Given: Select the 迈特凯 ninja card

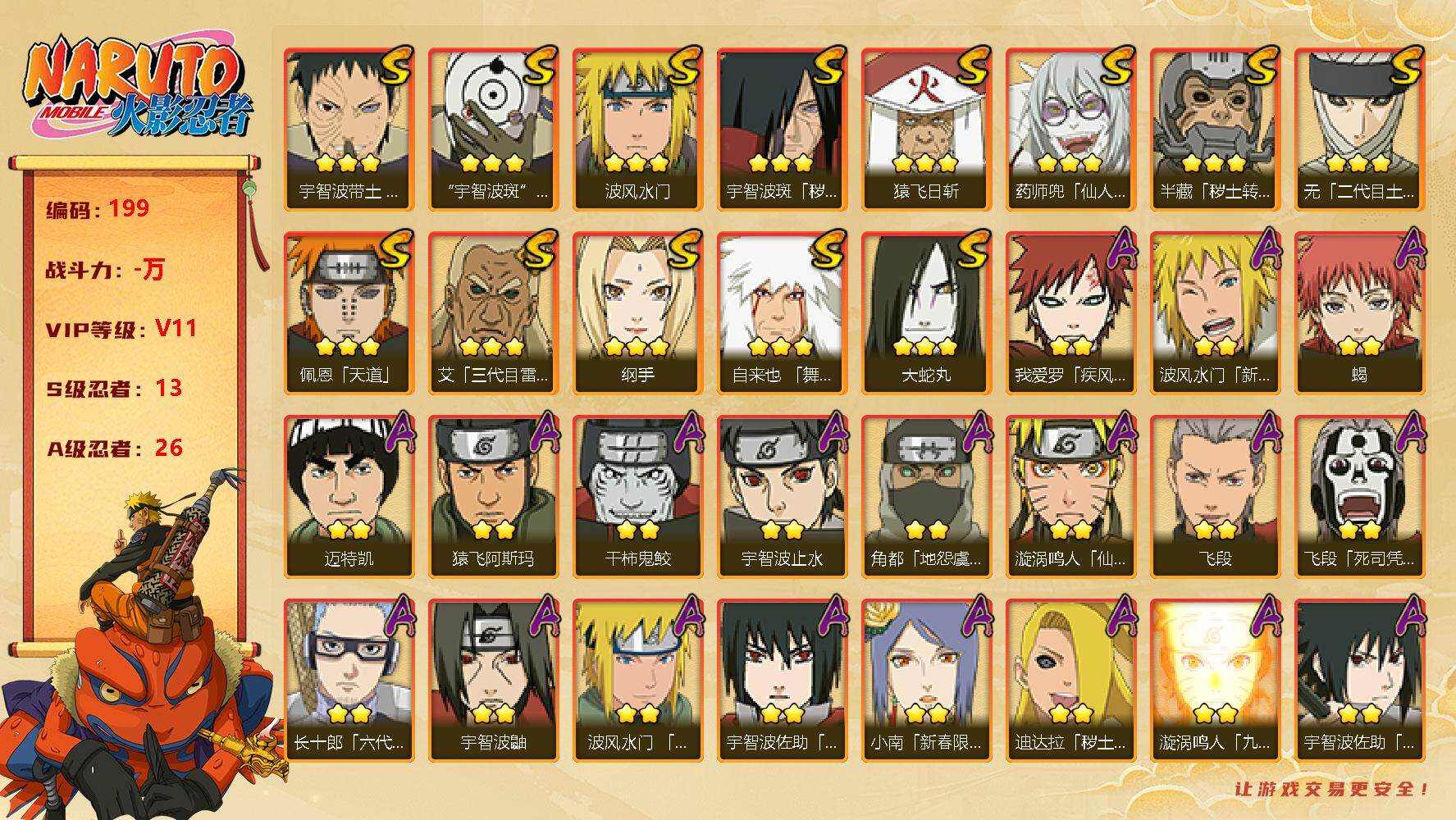Looking at the screenshot, I should click(349, 496).
